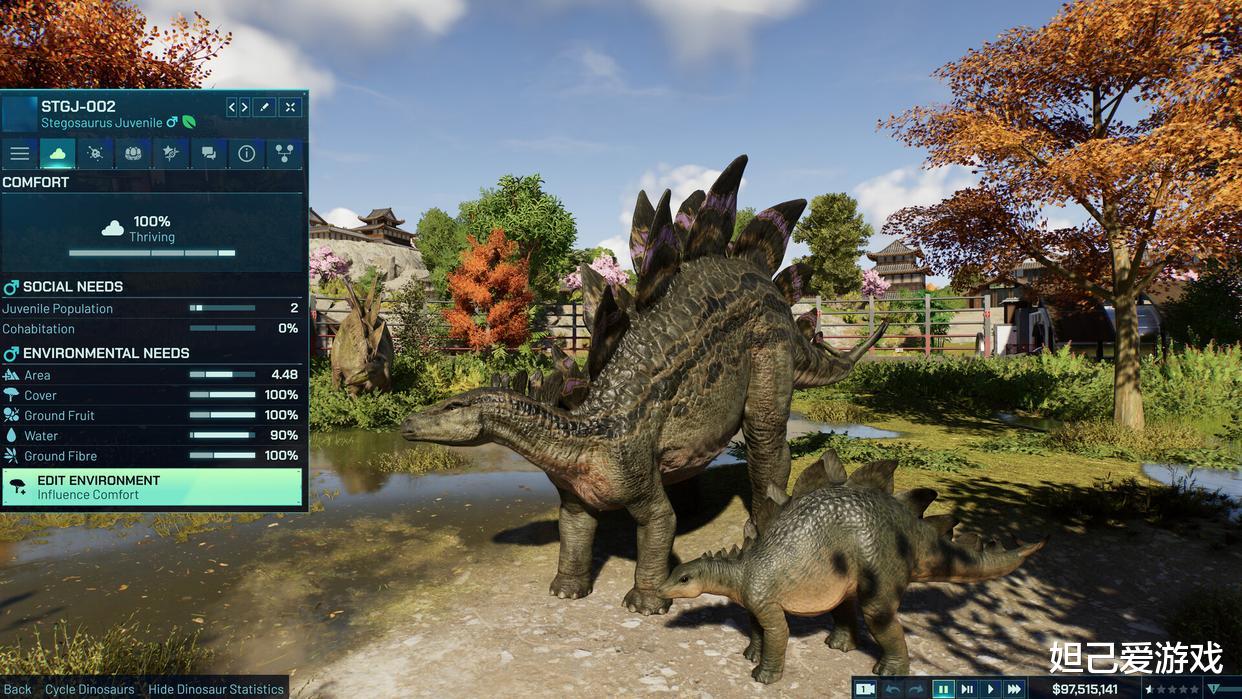Switch to the Comfort cloud tab
1242x699 pixels.
coord(58,153)
